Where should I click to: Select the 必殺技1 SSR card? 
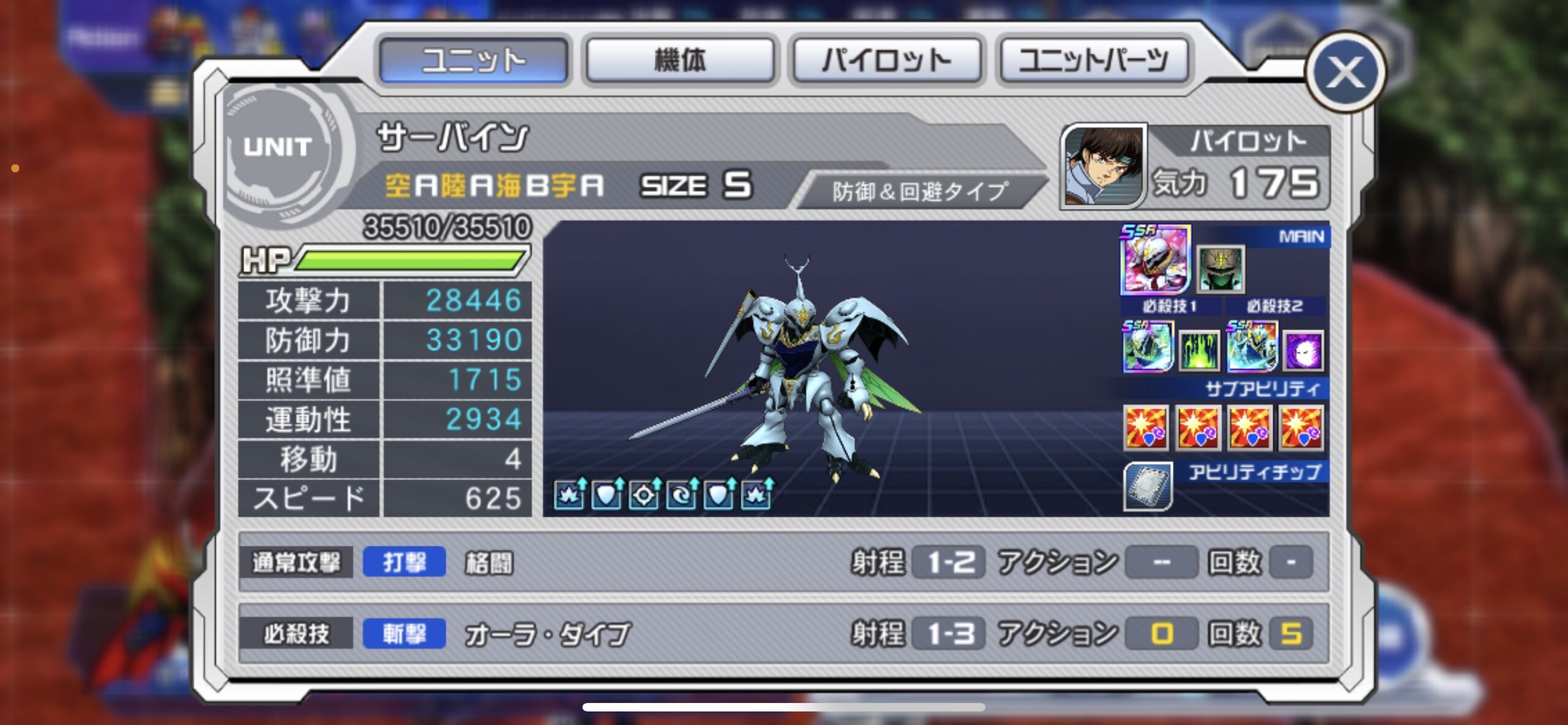coord(1147,347)
